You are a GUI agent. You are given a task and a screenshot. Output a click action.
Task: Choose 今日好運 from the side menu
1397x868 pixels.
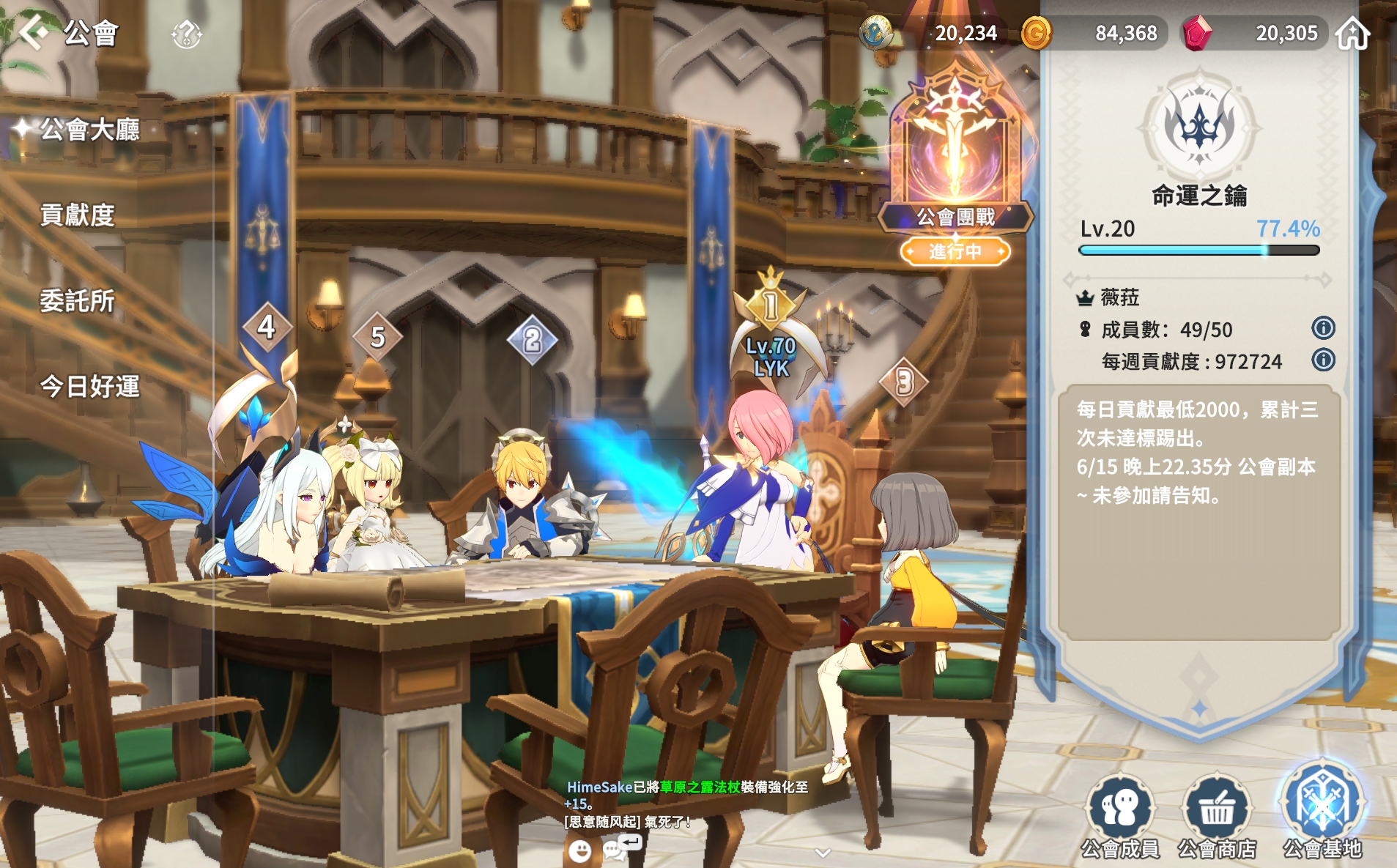(x=89, y=386)
